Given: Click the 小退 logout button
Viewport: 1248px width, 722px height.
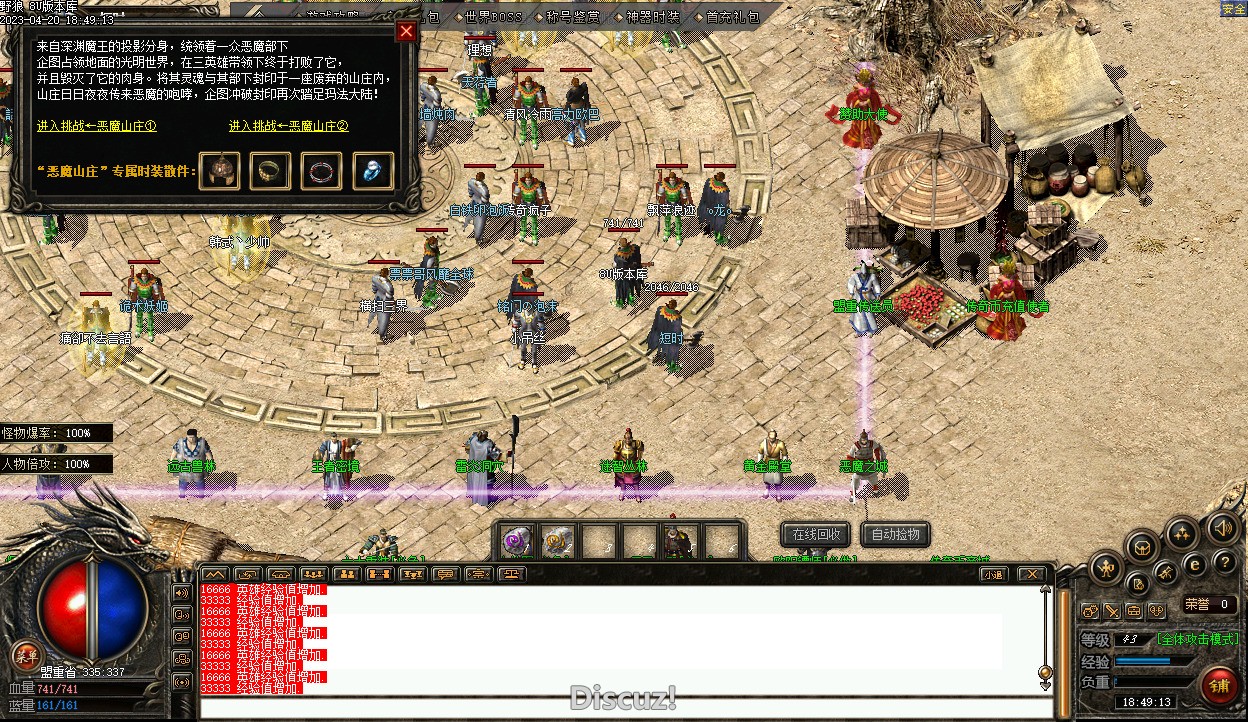Looking at the screenshot, I should click(x=992, y=574).
